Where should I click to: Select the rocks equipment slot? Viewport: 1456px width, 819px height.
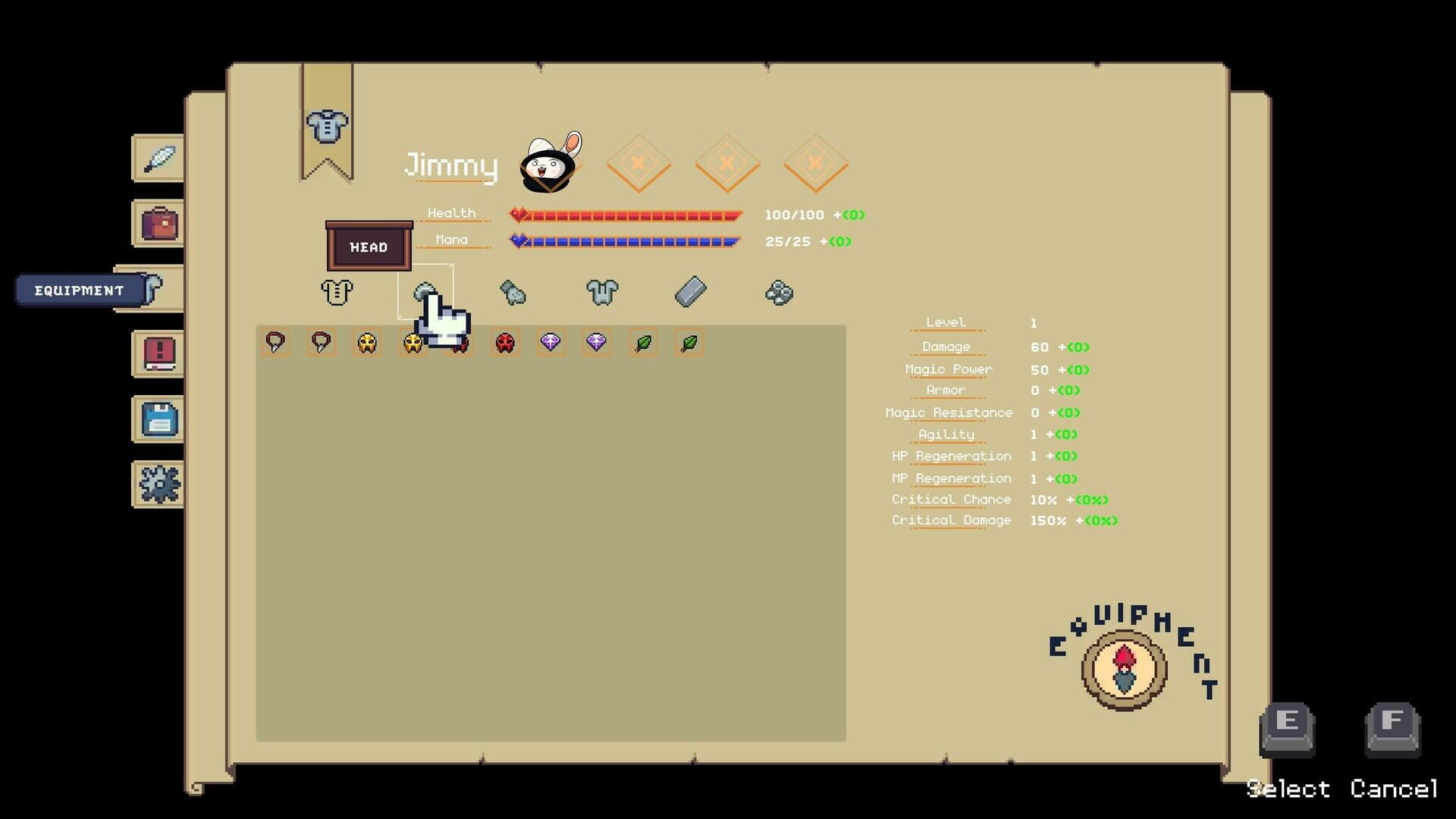(x=780, y=292)
